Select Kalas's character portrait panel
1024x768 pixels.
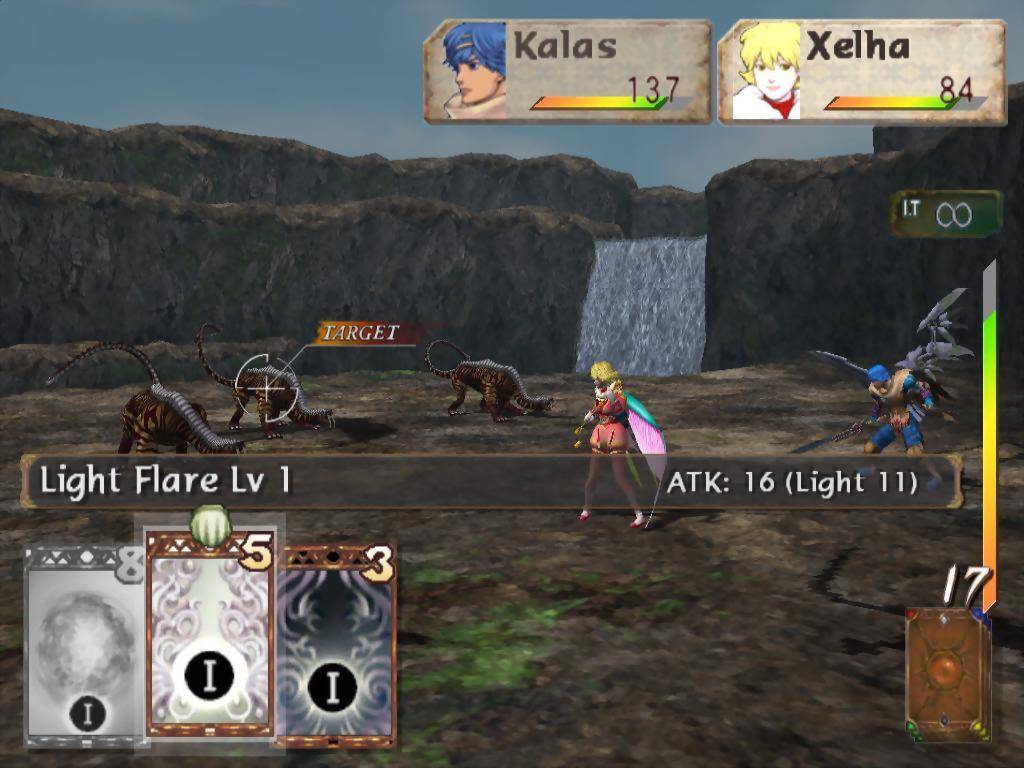[x=568, y=72]
